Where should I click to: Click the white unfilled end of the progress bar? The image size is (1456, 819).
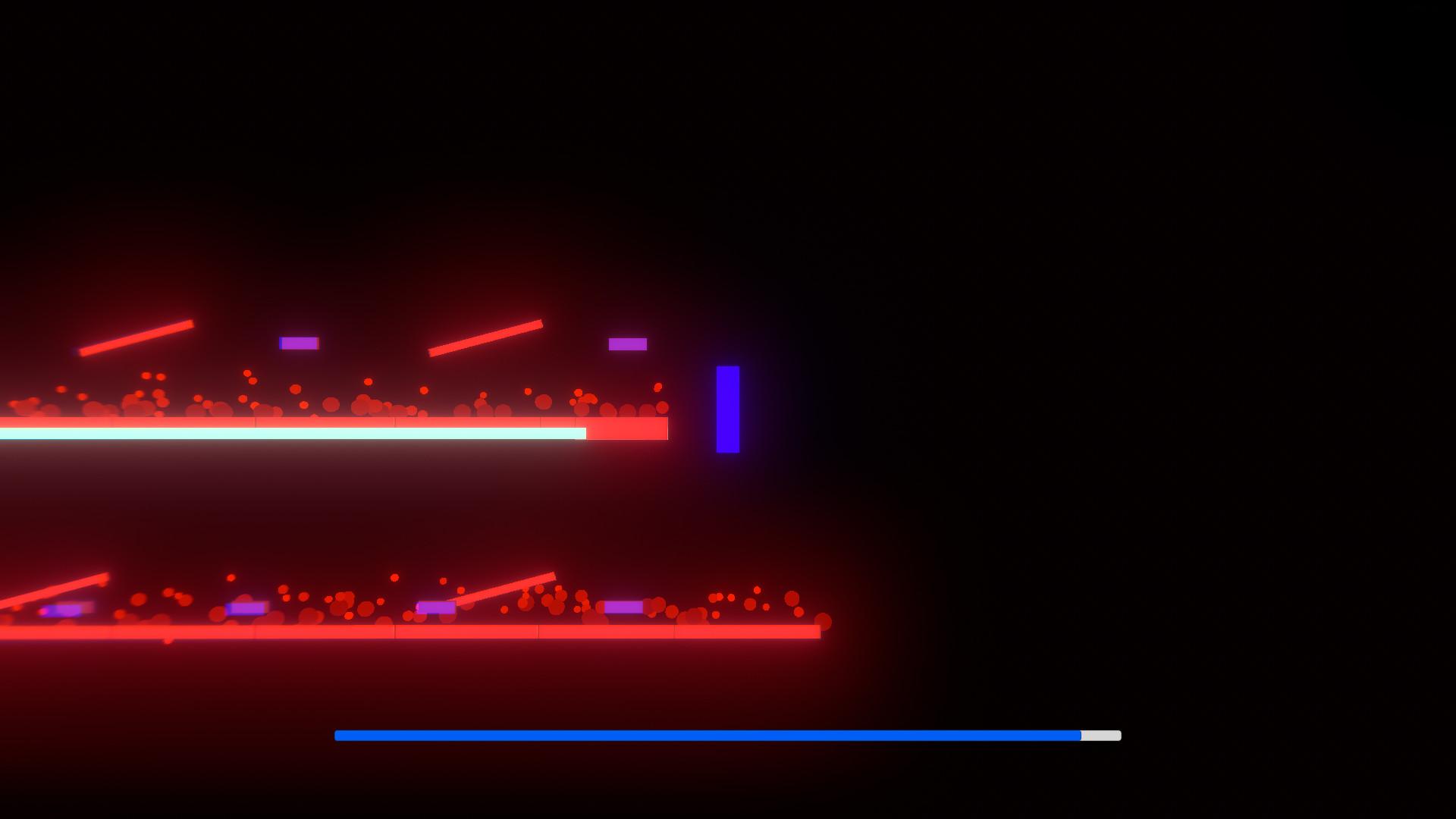tap(1100, 733)
